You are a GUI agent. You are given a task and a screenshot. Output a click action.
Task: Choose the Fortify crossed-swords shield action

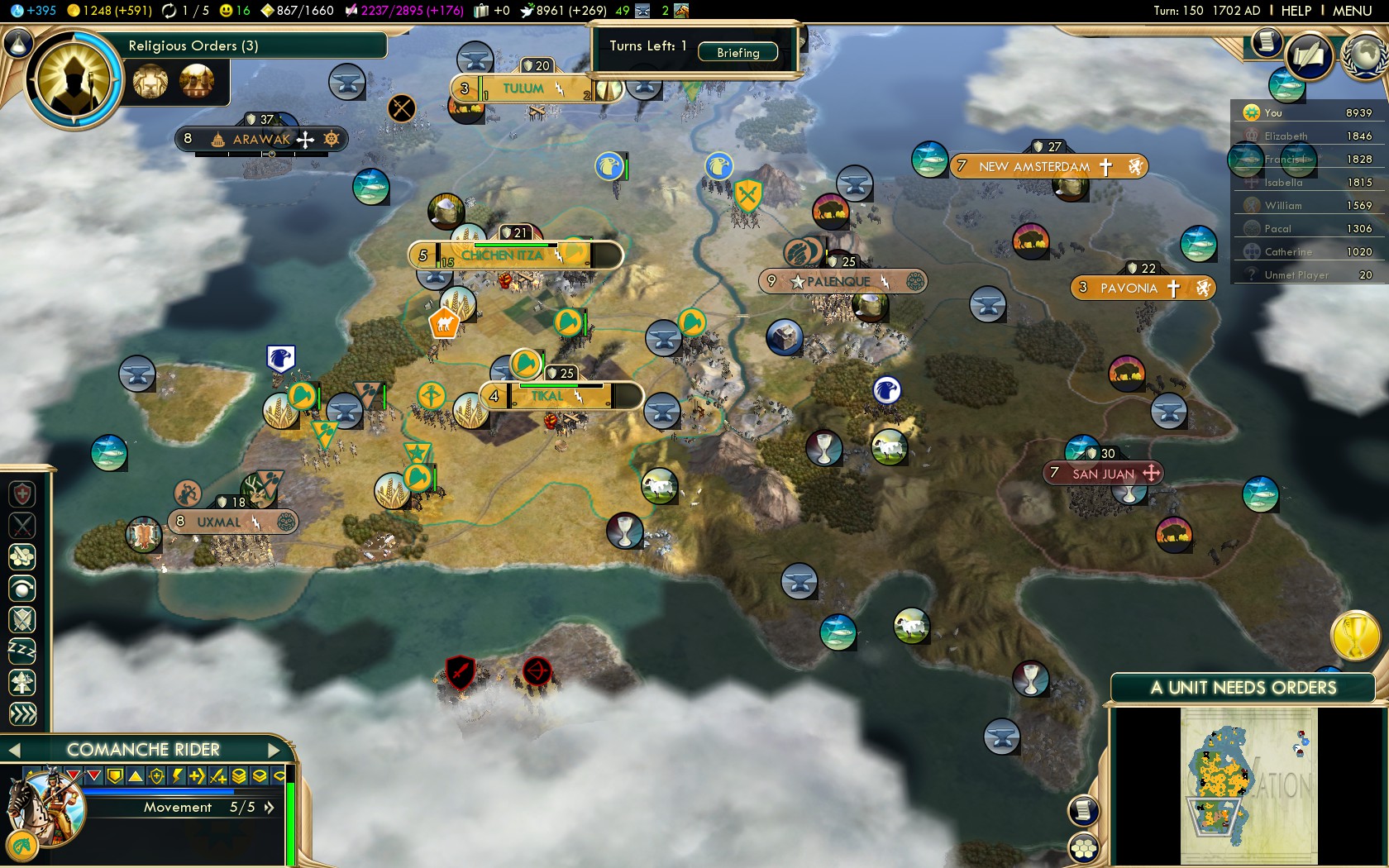point(22,620)
